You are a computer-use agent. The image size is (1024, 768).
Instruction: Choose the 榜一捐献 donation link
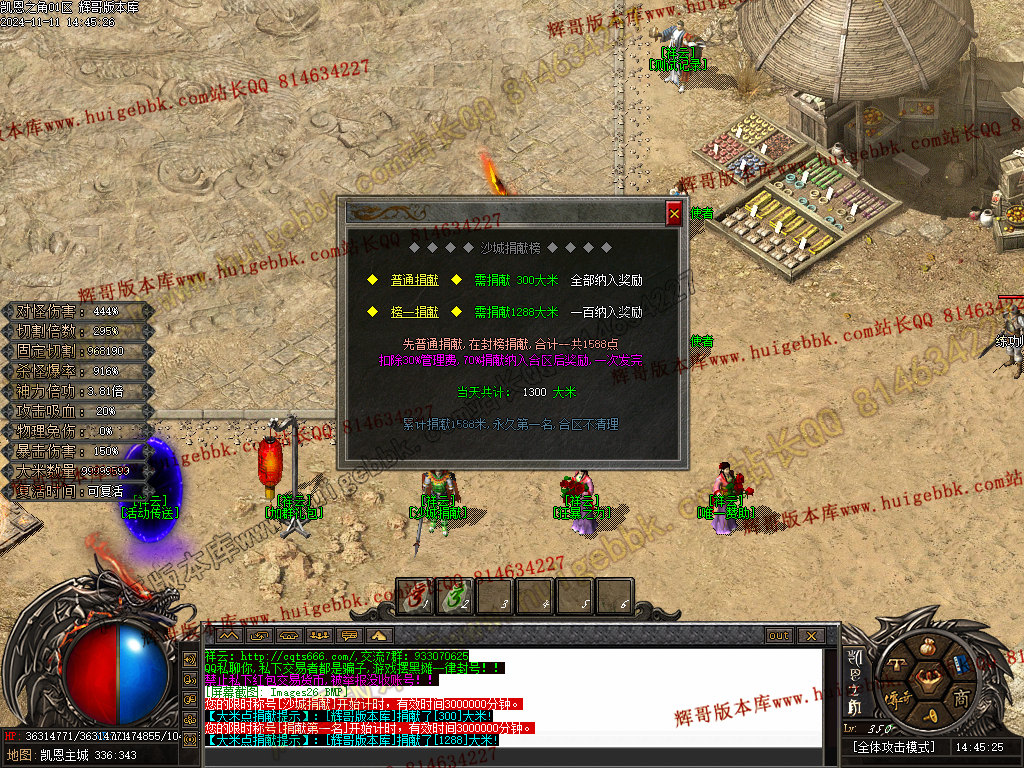[x=414, y=312]
